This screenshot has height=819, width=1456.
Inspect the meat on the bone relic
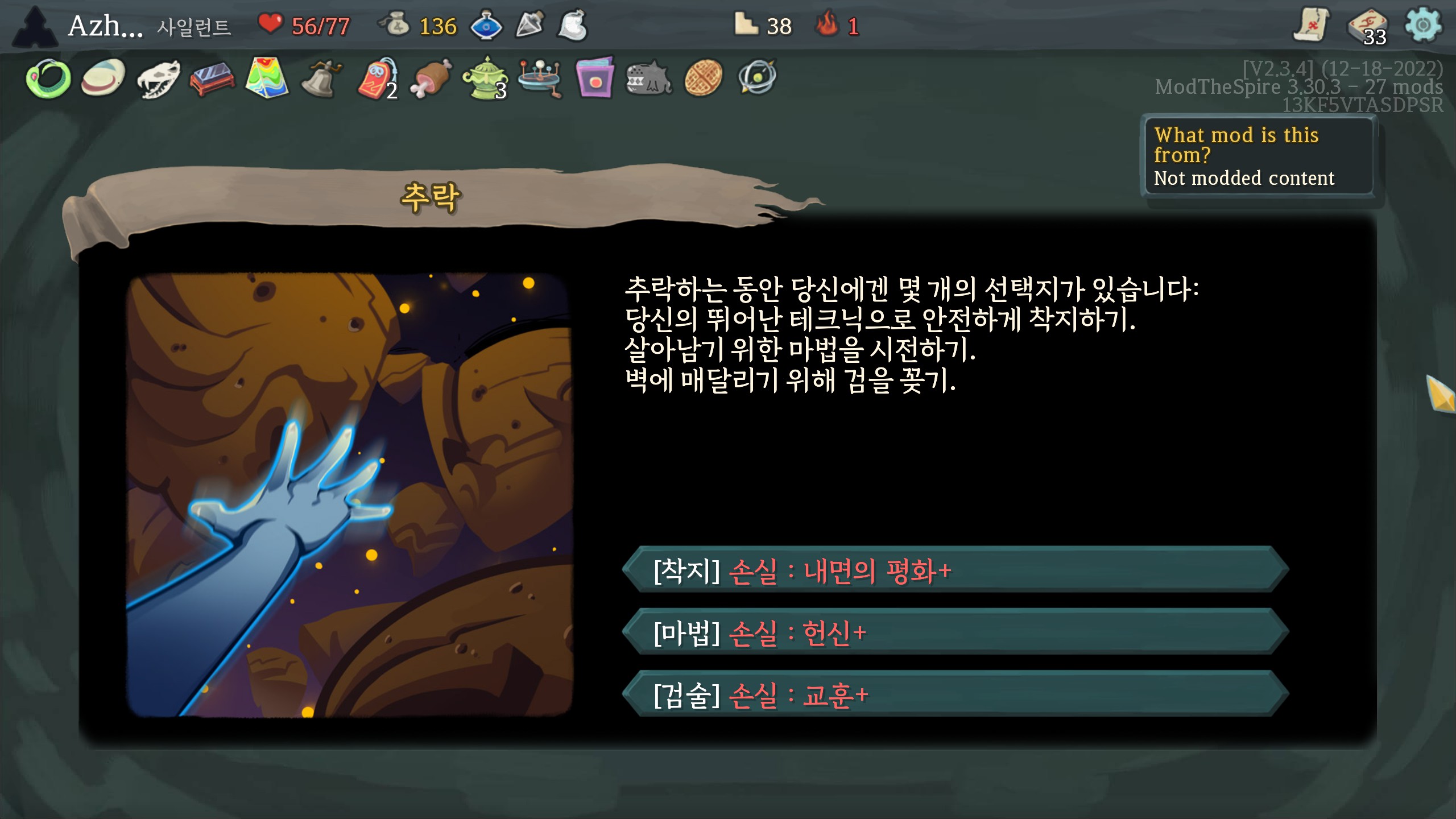[x=431, y=78]
